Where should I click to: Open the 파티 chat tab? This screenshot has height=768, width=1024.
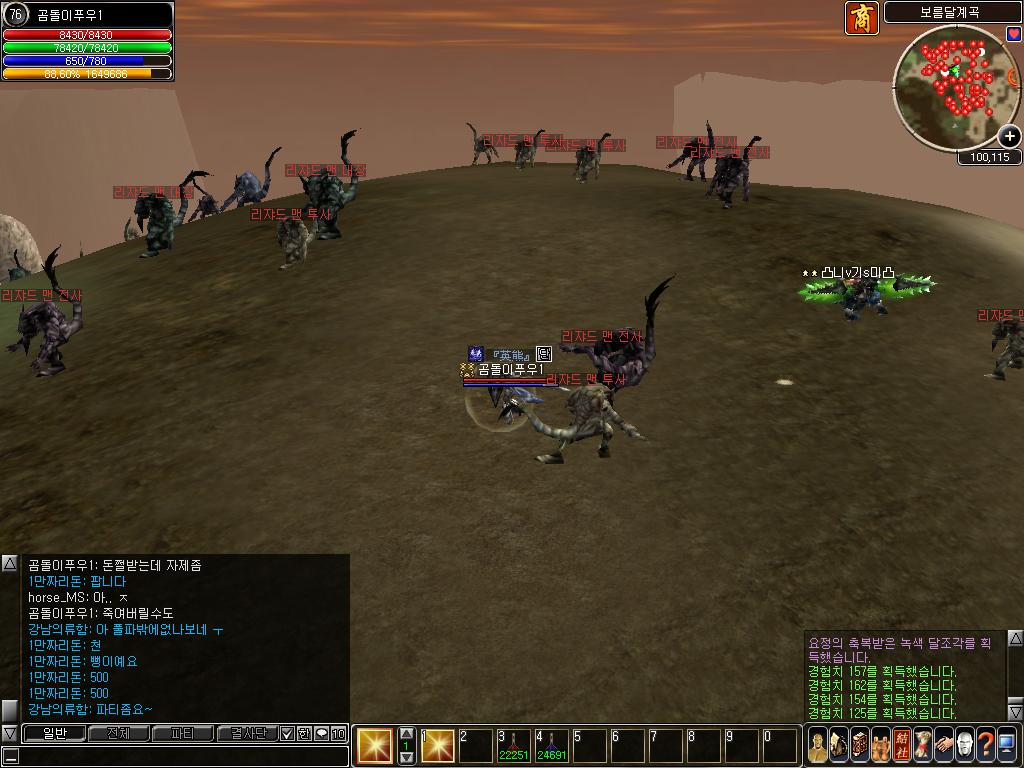point(182,734)
